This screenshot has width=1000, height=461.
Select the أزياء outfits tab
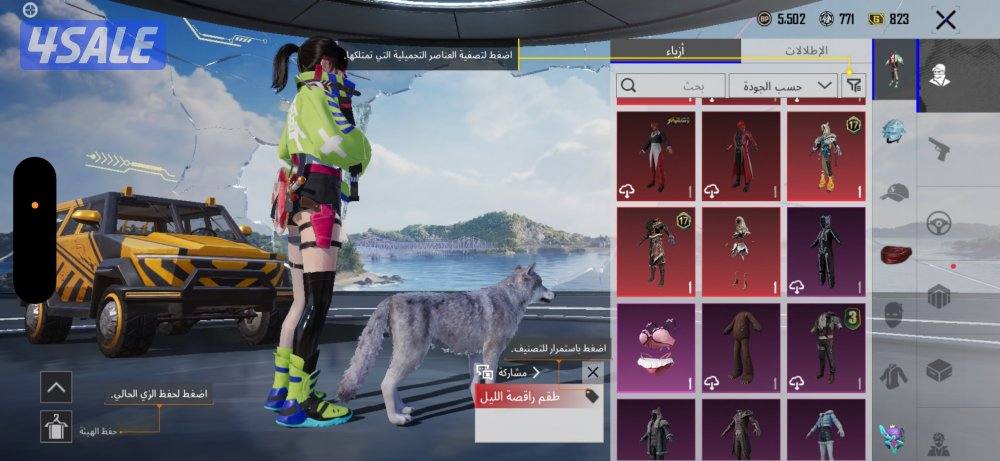tap(675, 50)
